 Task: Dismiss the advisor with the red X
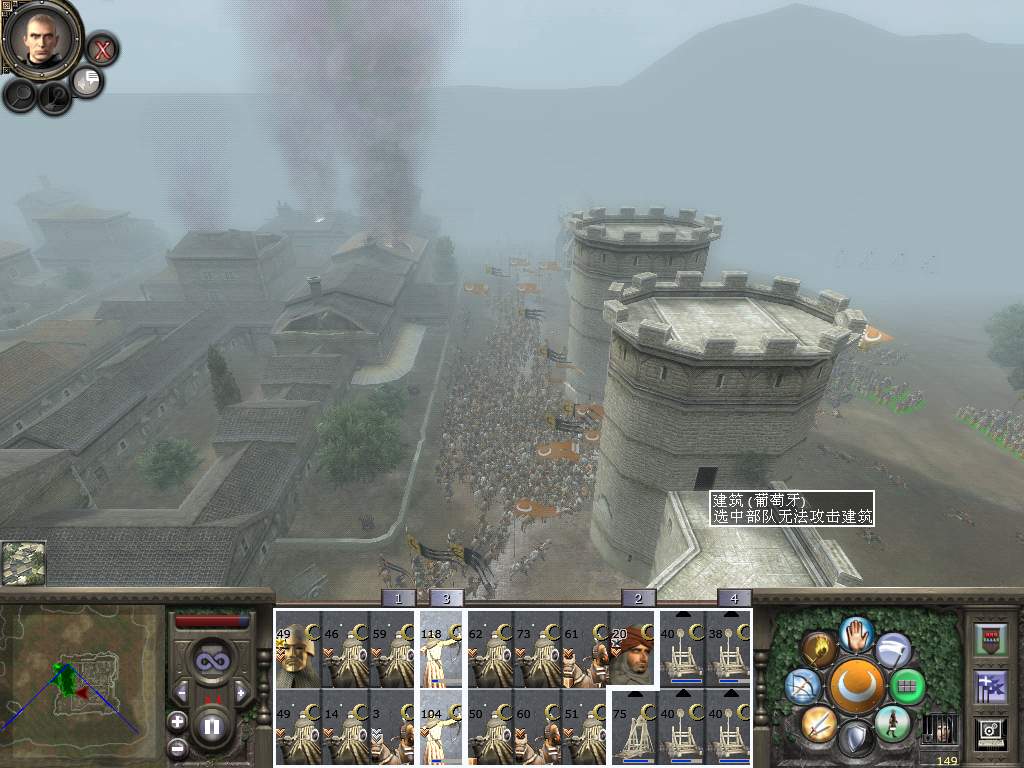click(x=101, y=47)
